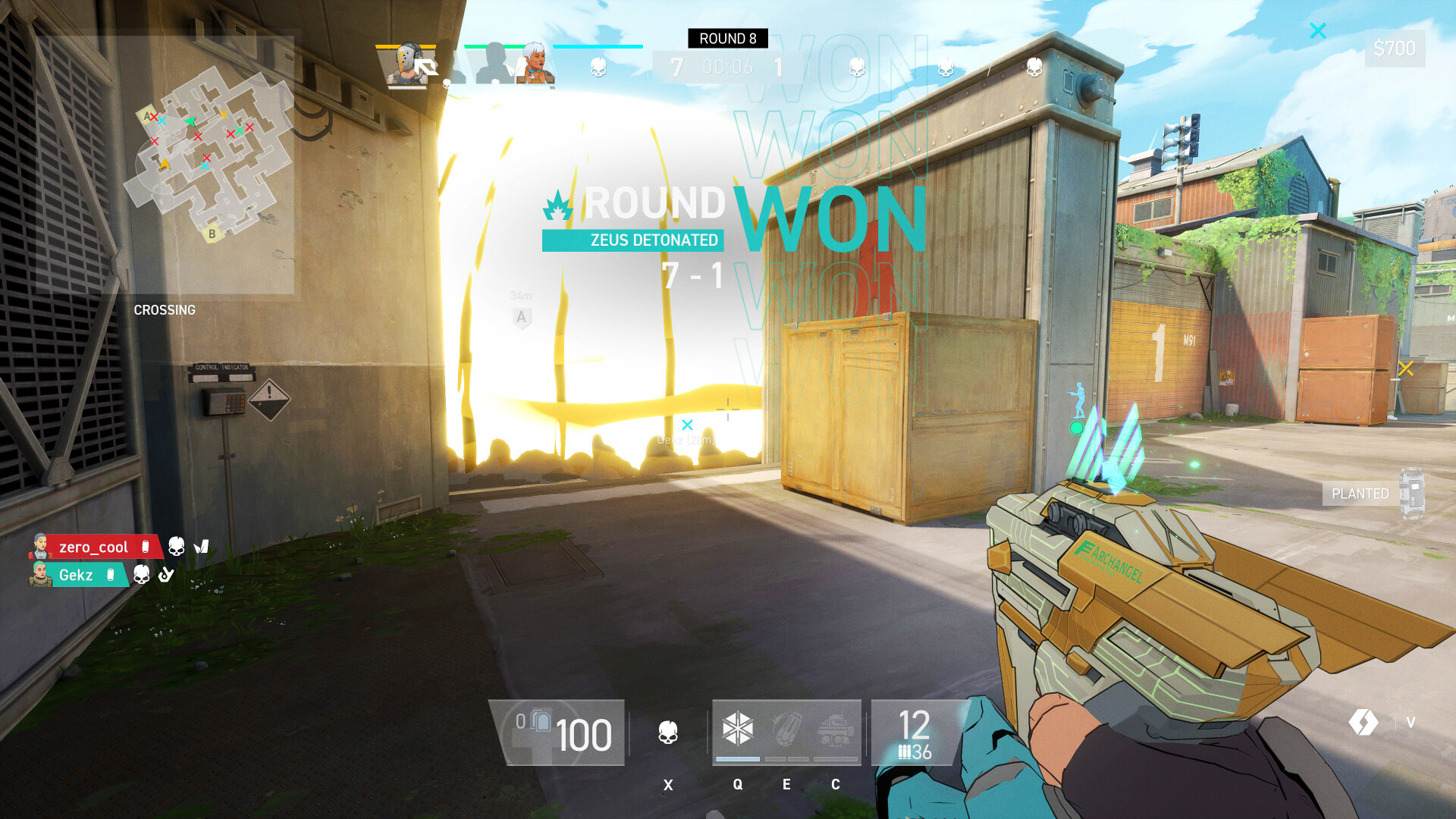1456x819 pixels.
Task: Click the melee skull icon above the X key
Action: coord(668,733)
